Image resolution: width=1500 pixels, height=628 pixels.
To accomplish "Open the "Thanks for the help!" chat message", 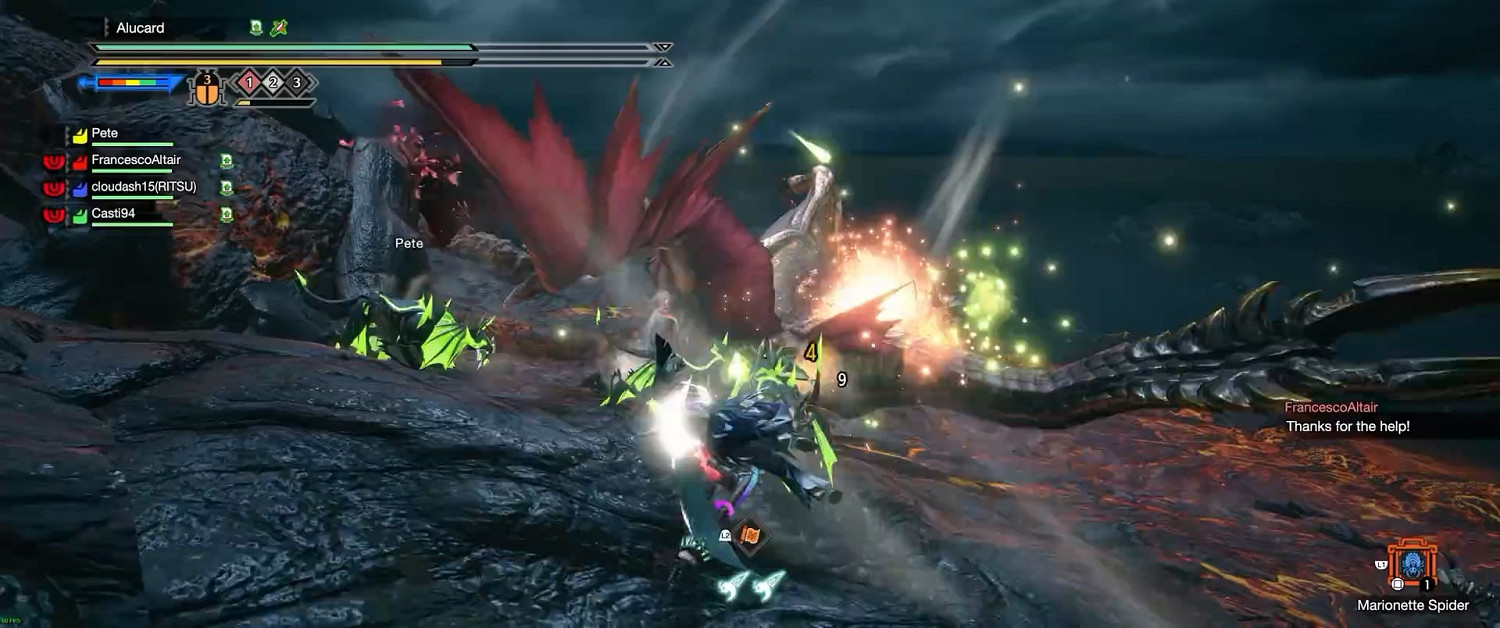I will pyautogui.click(x=1347, y=427).
